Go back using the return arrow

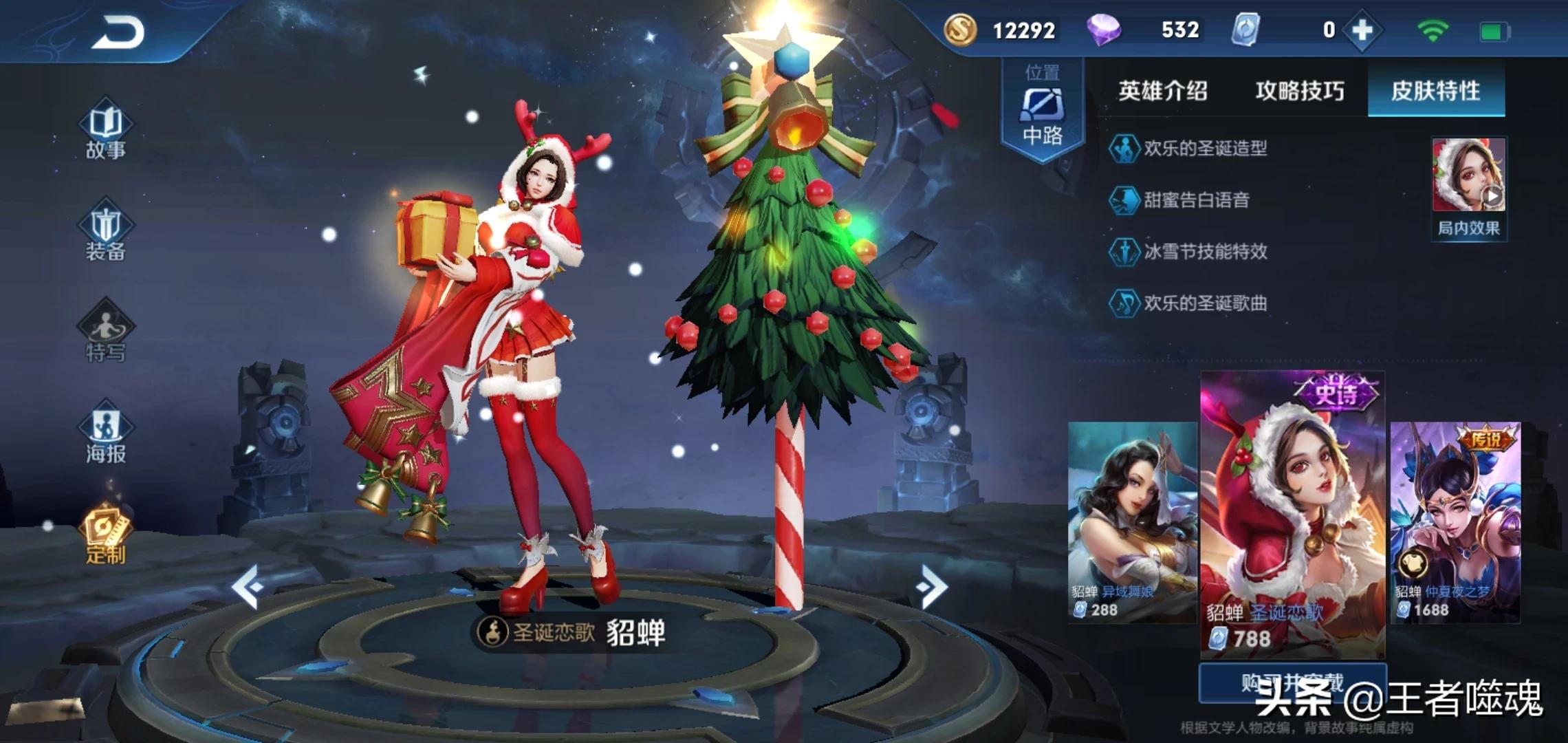pos(118,32)
